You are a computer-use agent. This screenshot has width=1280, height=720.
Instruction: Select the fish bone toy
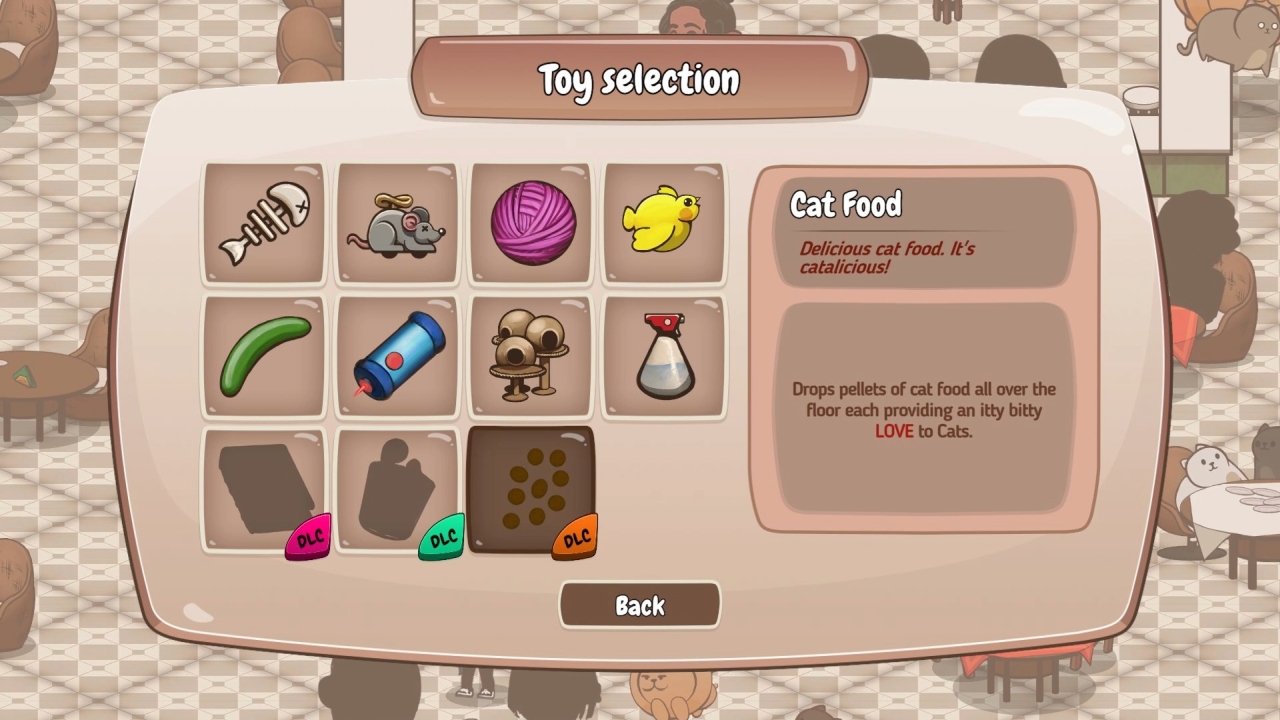pyautogui.click(x=263, y=222)
